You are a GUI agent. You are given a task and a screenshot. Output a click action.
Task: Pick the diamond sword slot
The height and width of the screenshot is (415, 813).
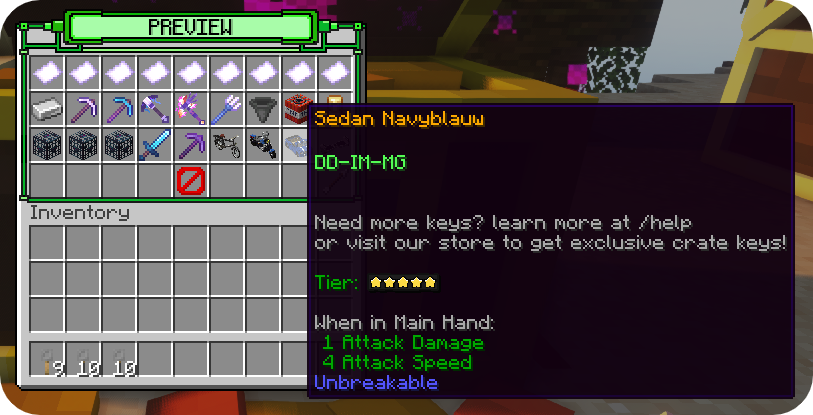coord(155,144)
